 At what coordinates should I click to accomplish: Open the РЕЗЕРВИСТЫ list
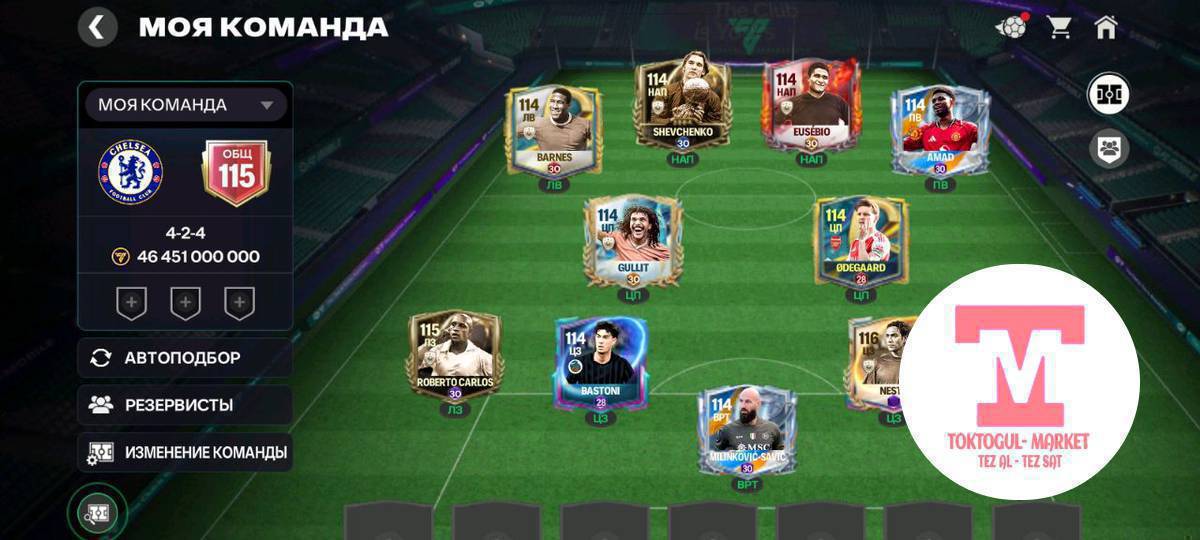point(185,405)
